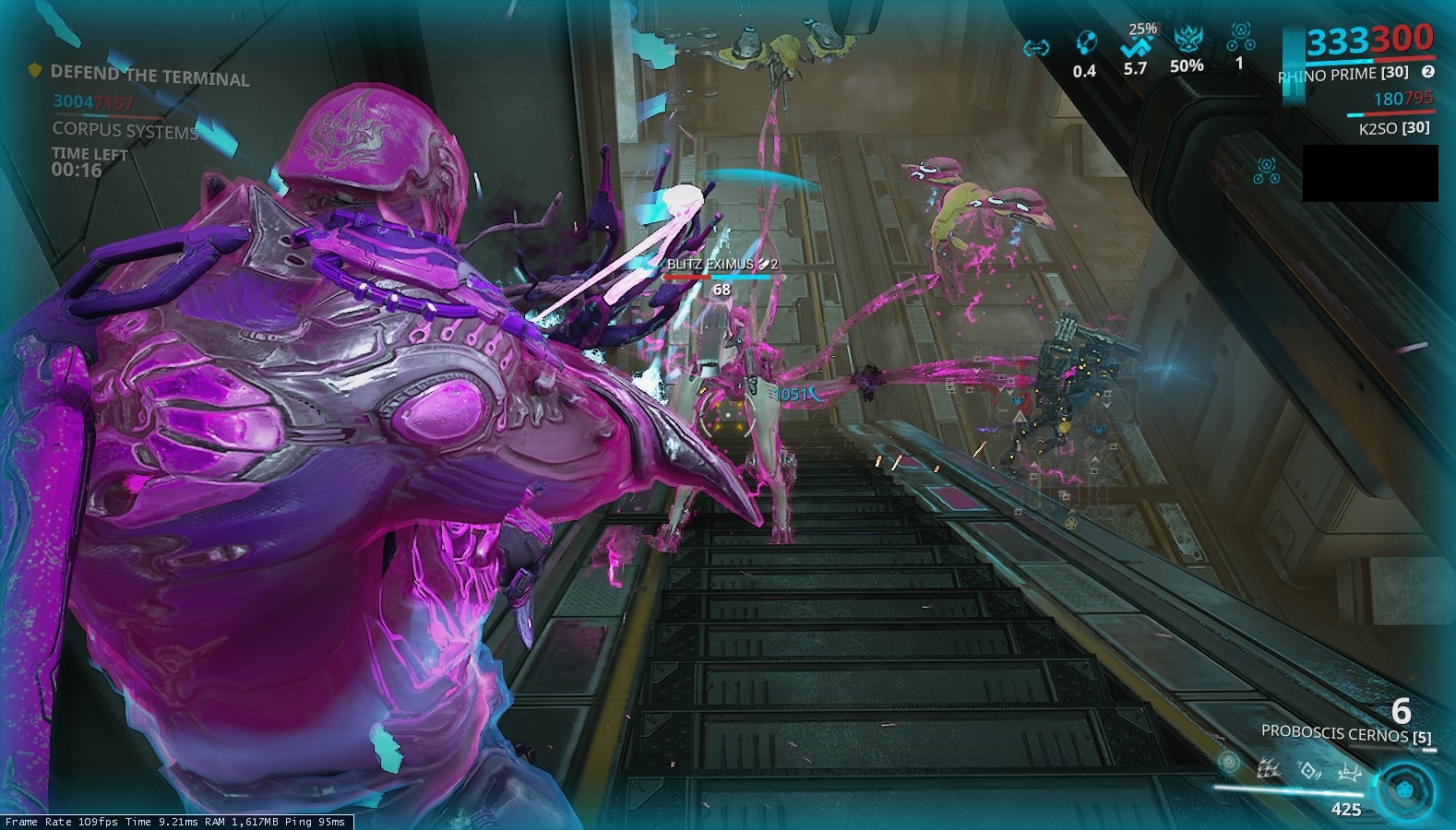This screenshot has width=1456, height=830.
Task: Click the DEFEND THE TERMINAL objective text
Action: click(150, 77)
